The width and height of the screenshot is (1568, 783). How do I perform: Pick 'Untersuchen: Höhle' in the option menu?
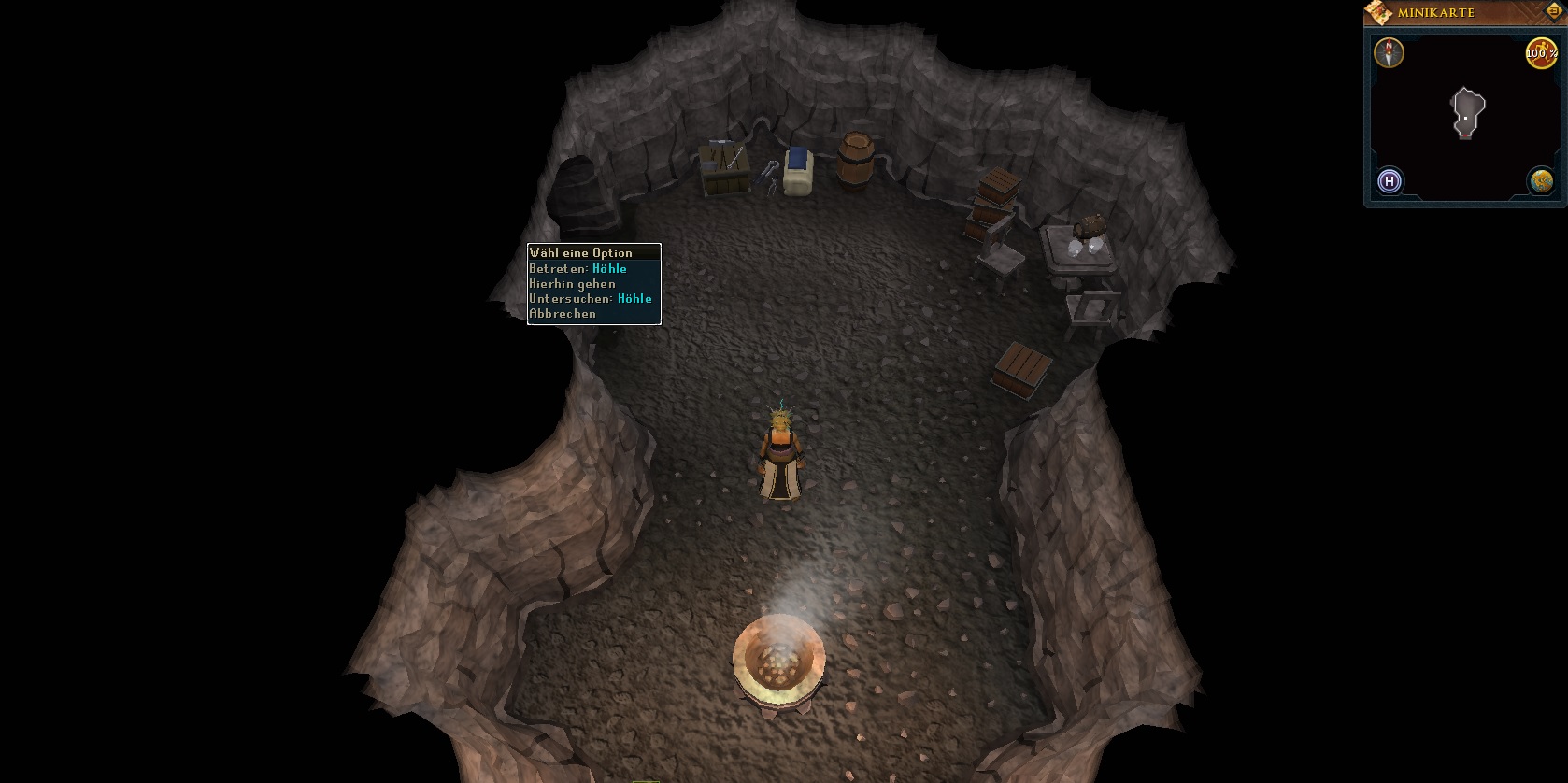tap(590, 298)
